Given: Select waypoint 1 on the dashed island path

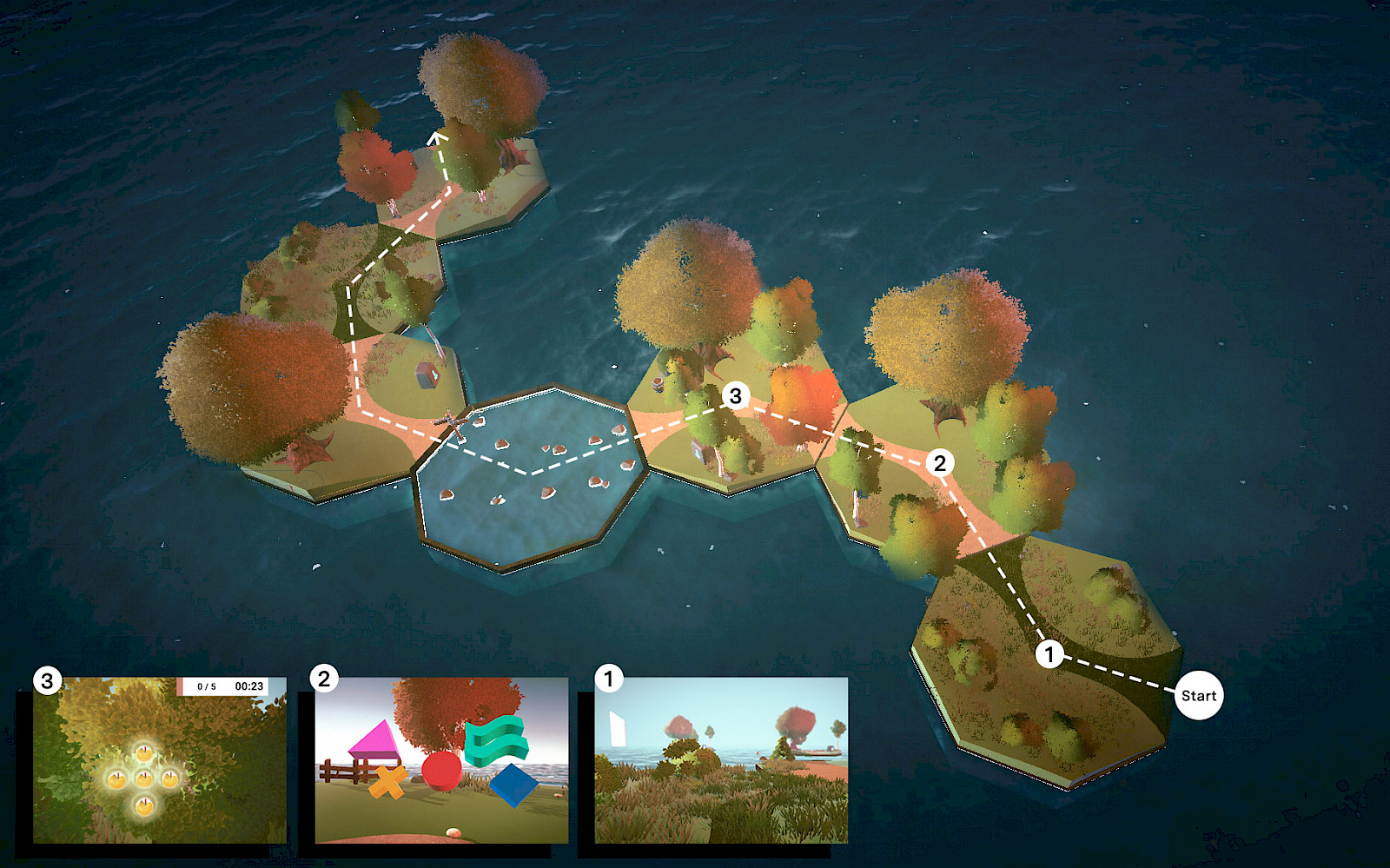Looking at the screenshot, I should tap(1049, 653).
